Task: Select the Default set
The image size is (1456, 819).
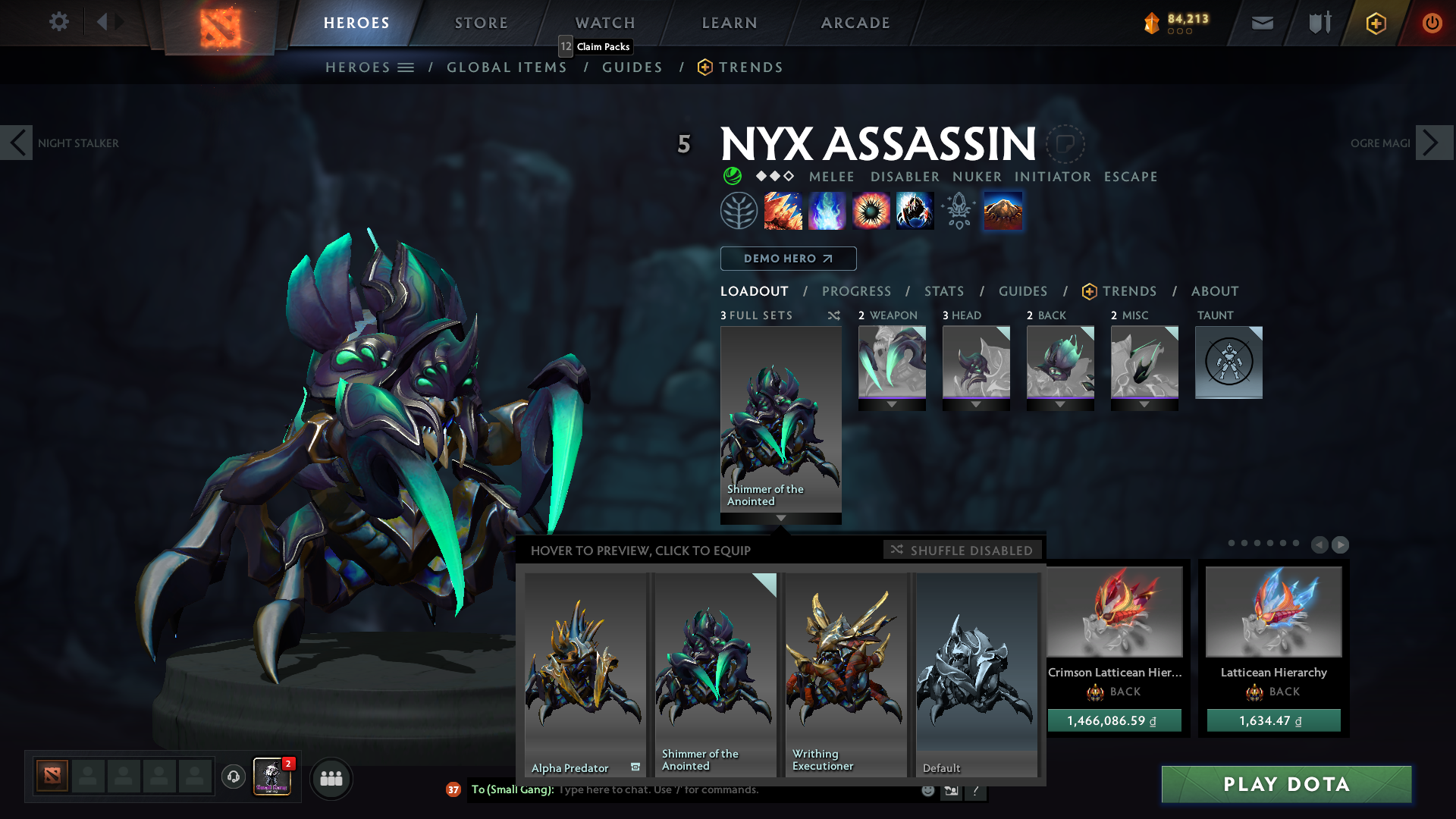Action: coord(976,673)
